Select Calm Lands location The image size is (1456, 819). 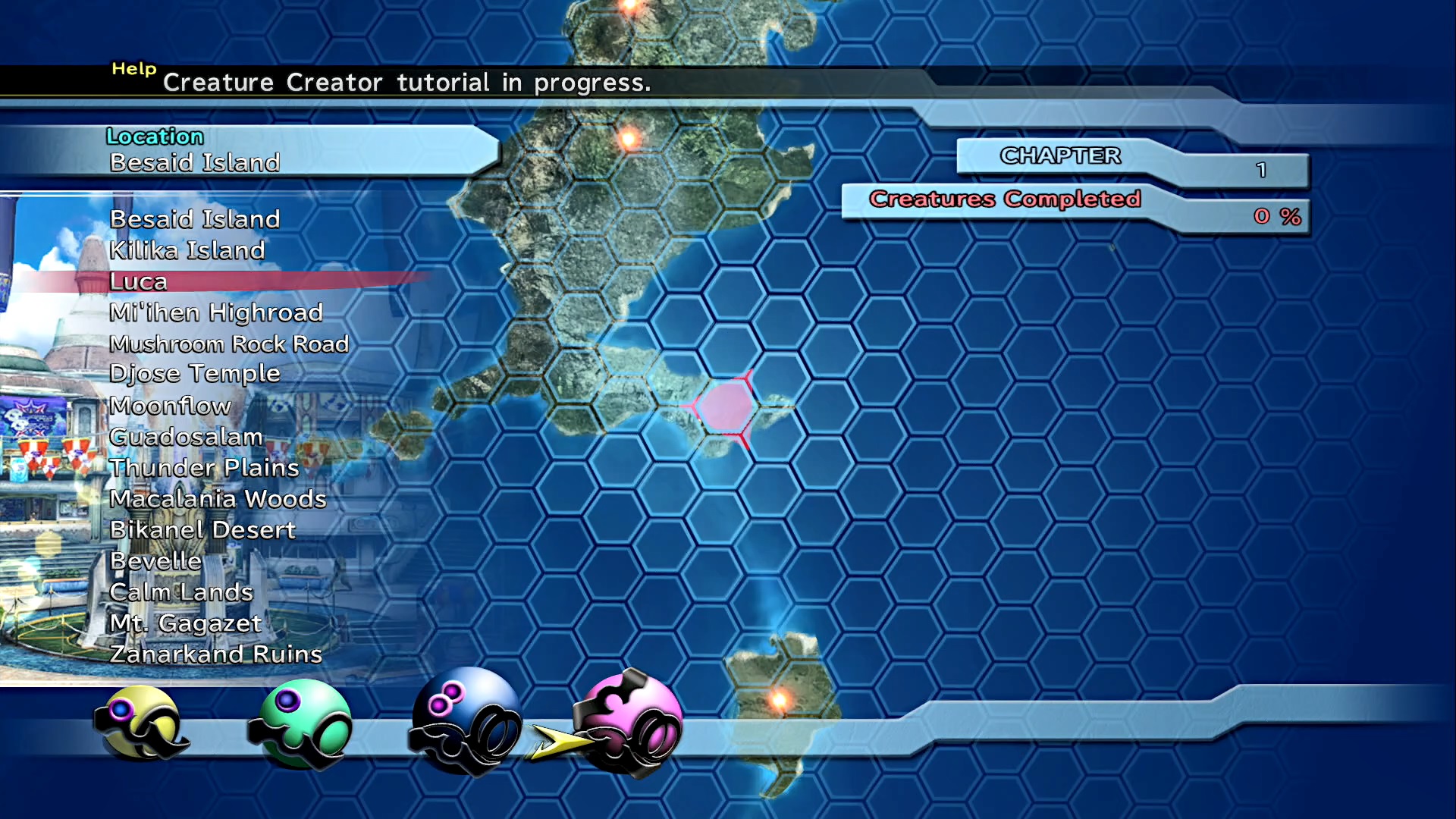click(181, 592)
